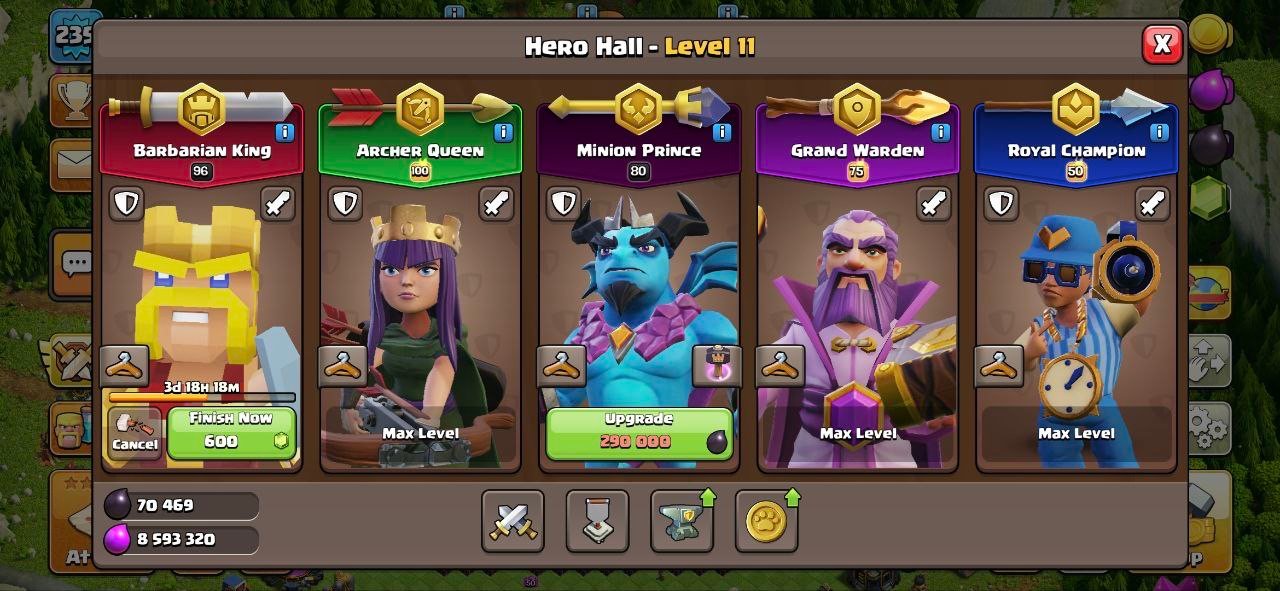The image size is (1280, 591).
Task: Open the hero banner pedestal button
Action: [x=597, y=521]
